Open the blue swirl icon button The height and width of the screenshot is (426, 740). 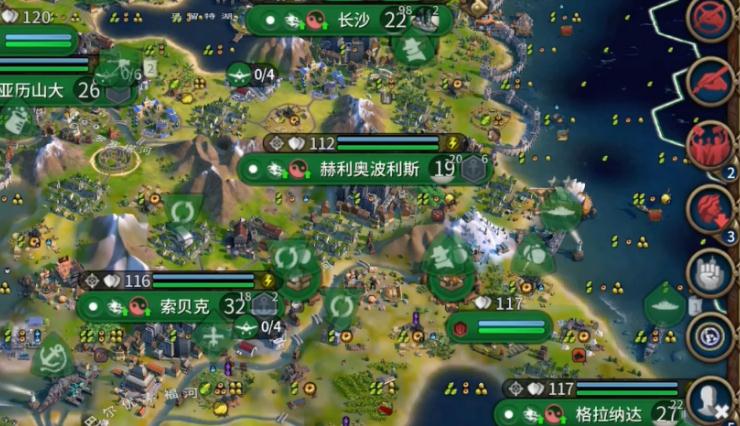pos(711,333)
